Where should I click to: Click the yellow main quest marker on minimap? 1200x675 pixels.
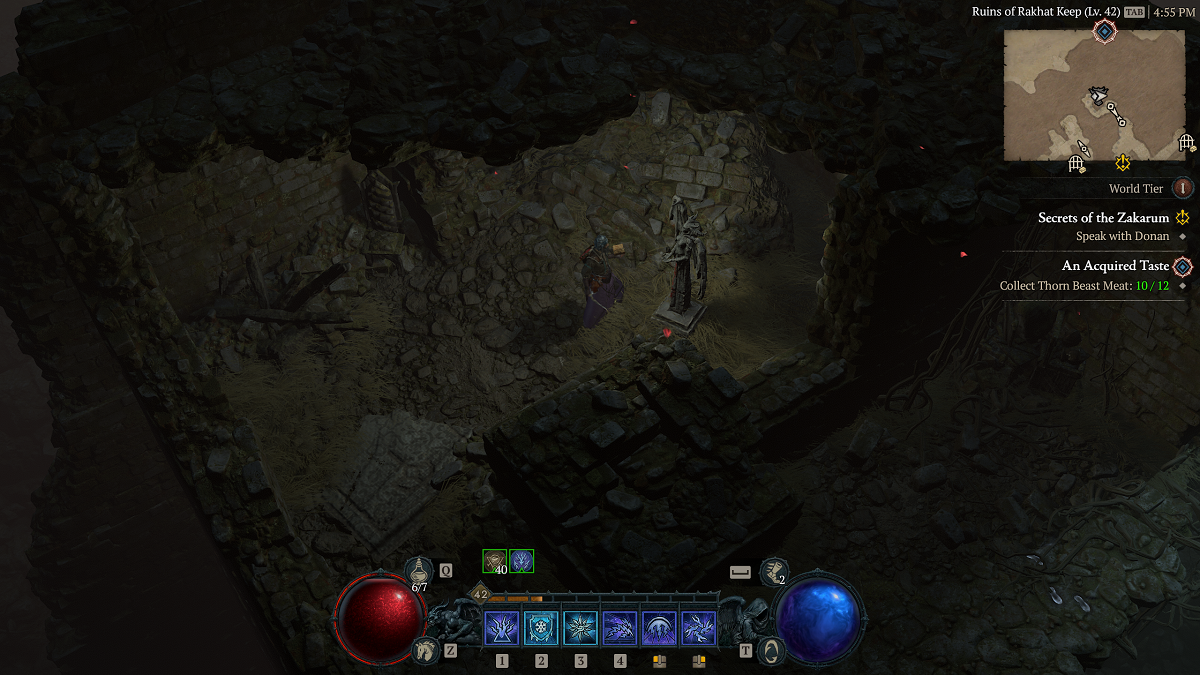(x=1123, y=161)
